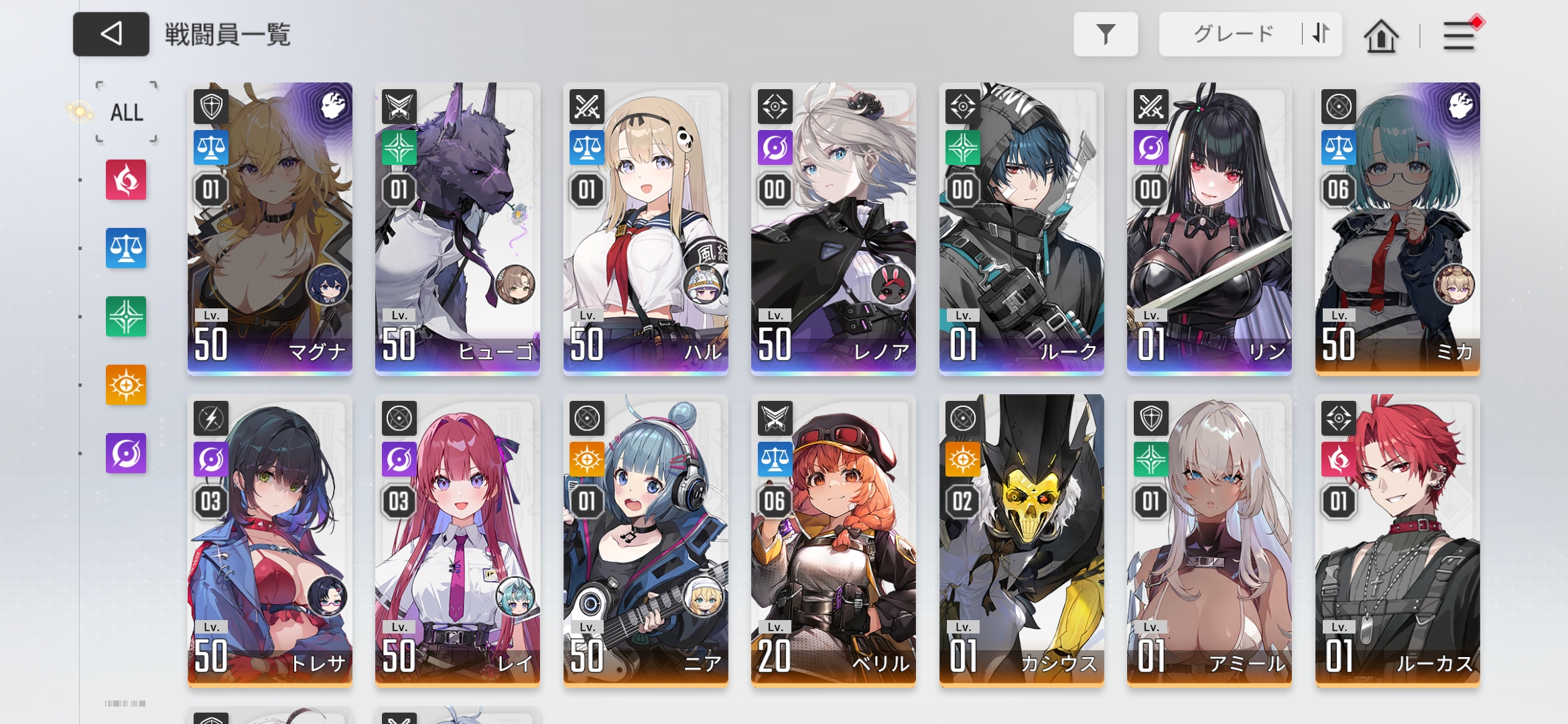Toggle the sort order arrows
Image resolution: width=1568 pixels, height=724 pixels.
click(x=1321, y=34)
